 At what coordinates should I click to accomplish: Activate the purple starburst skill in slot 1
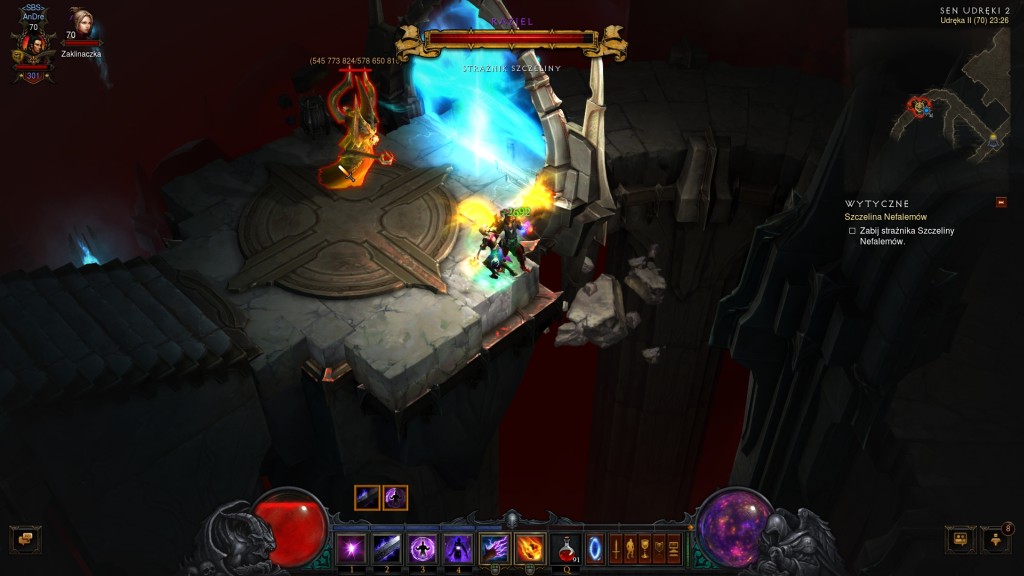pos(351,548)
